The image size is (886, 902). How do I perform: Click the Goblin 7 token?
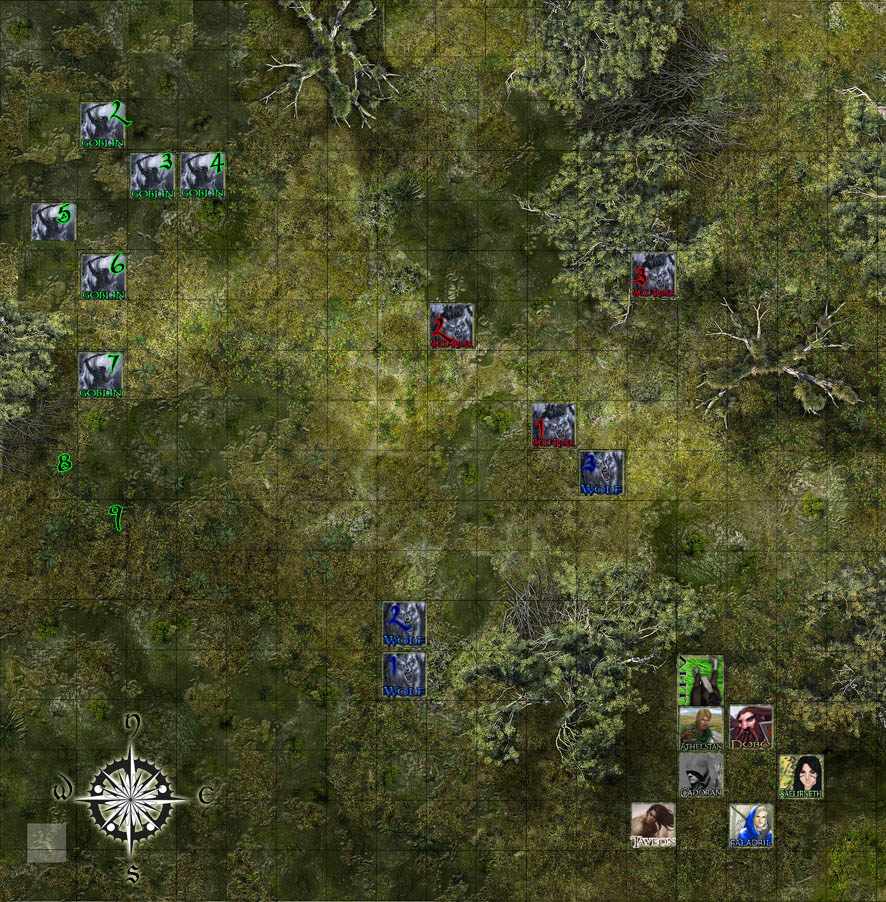point(101,375)
